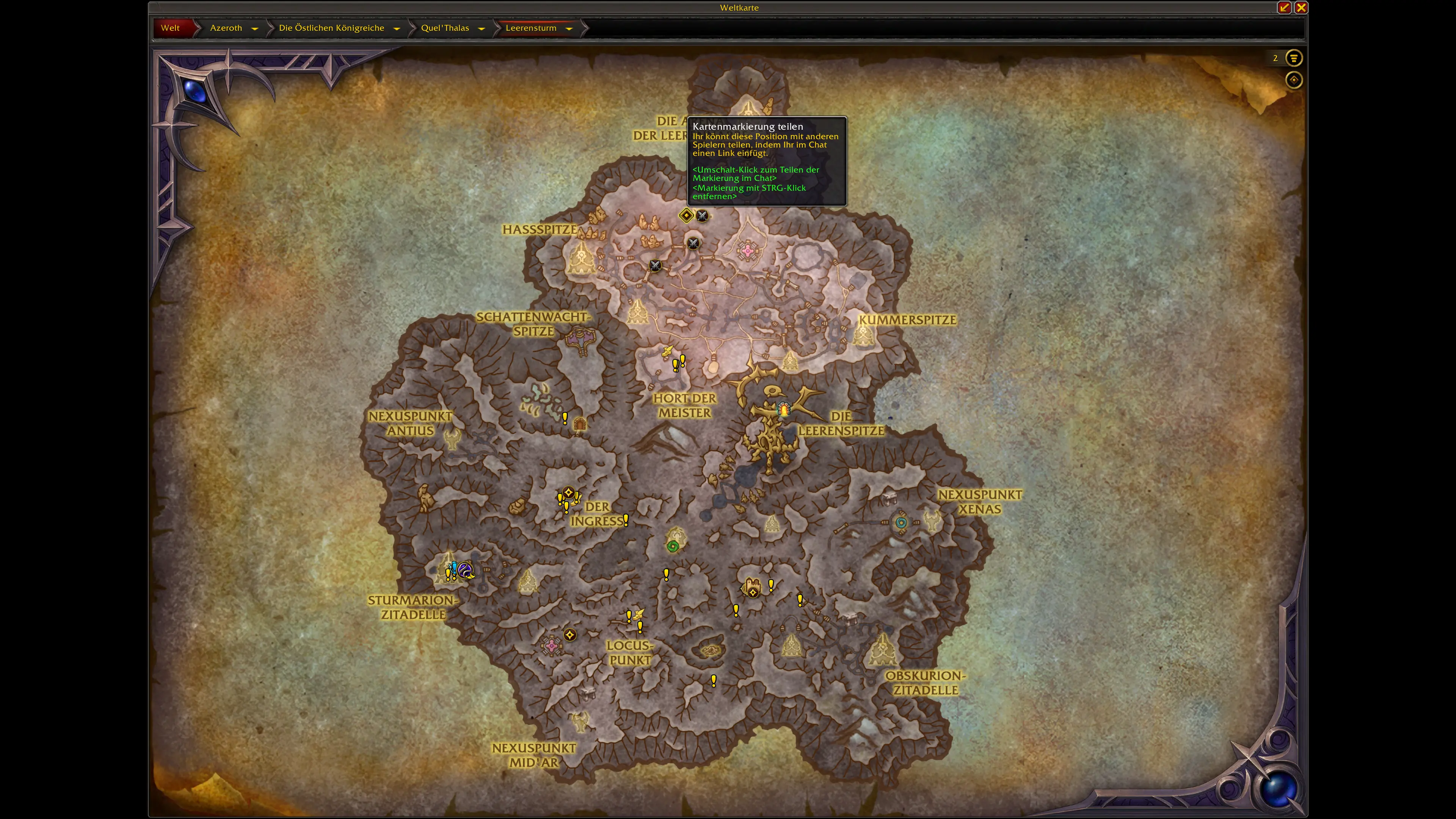The width and height of the screenshot is (1456, 819).
Task: Switch to the Quel'Thalas map breadcrumb
Action: click(445, 28)
